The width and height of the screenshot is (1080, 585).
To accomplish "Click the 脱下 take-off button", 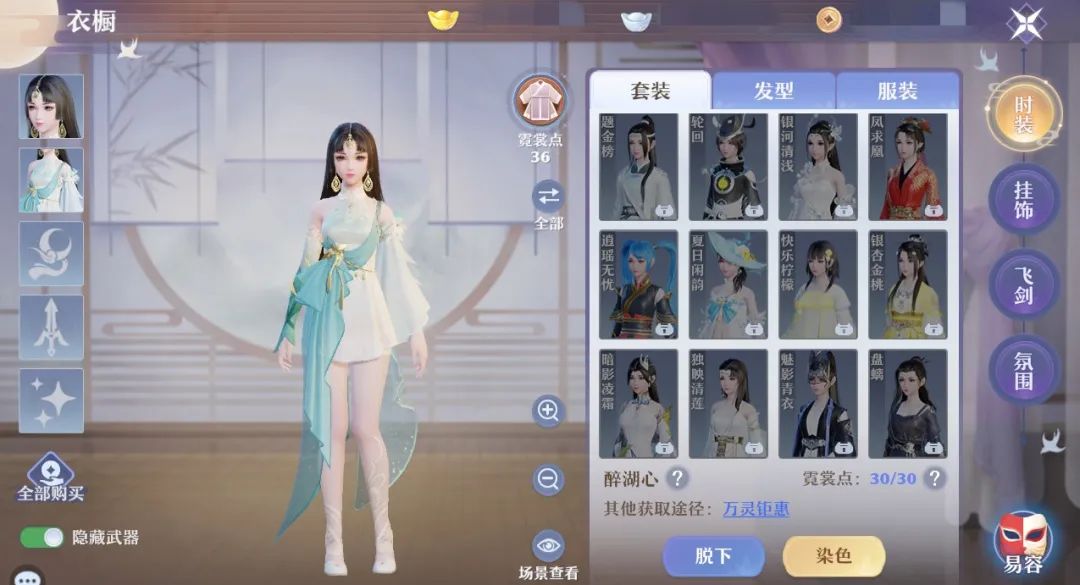I will 713,555.
